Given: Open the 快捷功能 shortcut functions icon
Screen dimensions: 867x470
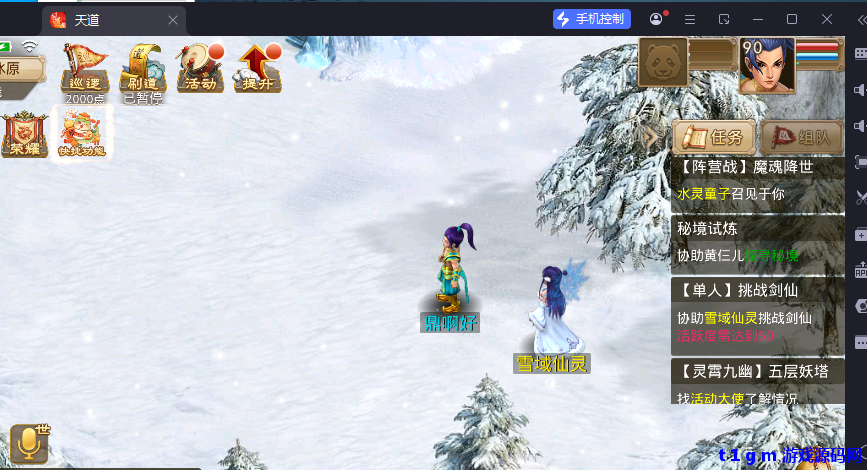Looking at the screenshot, I should (x=84, y=133).
